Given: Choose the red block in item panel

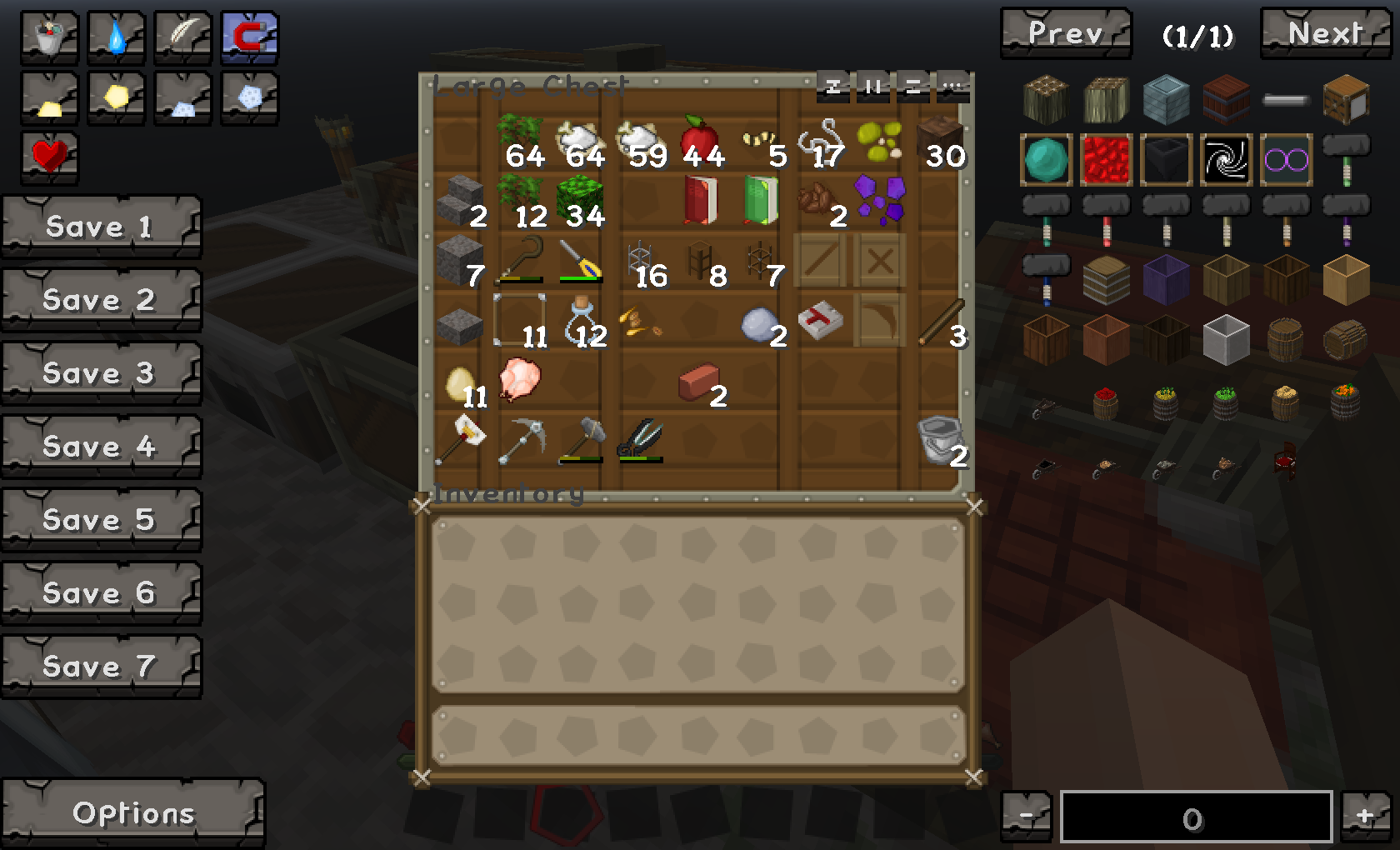Looking at the screenshot, I should tap(1106, 159).
